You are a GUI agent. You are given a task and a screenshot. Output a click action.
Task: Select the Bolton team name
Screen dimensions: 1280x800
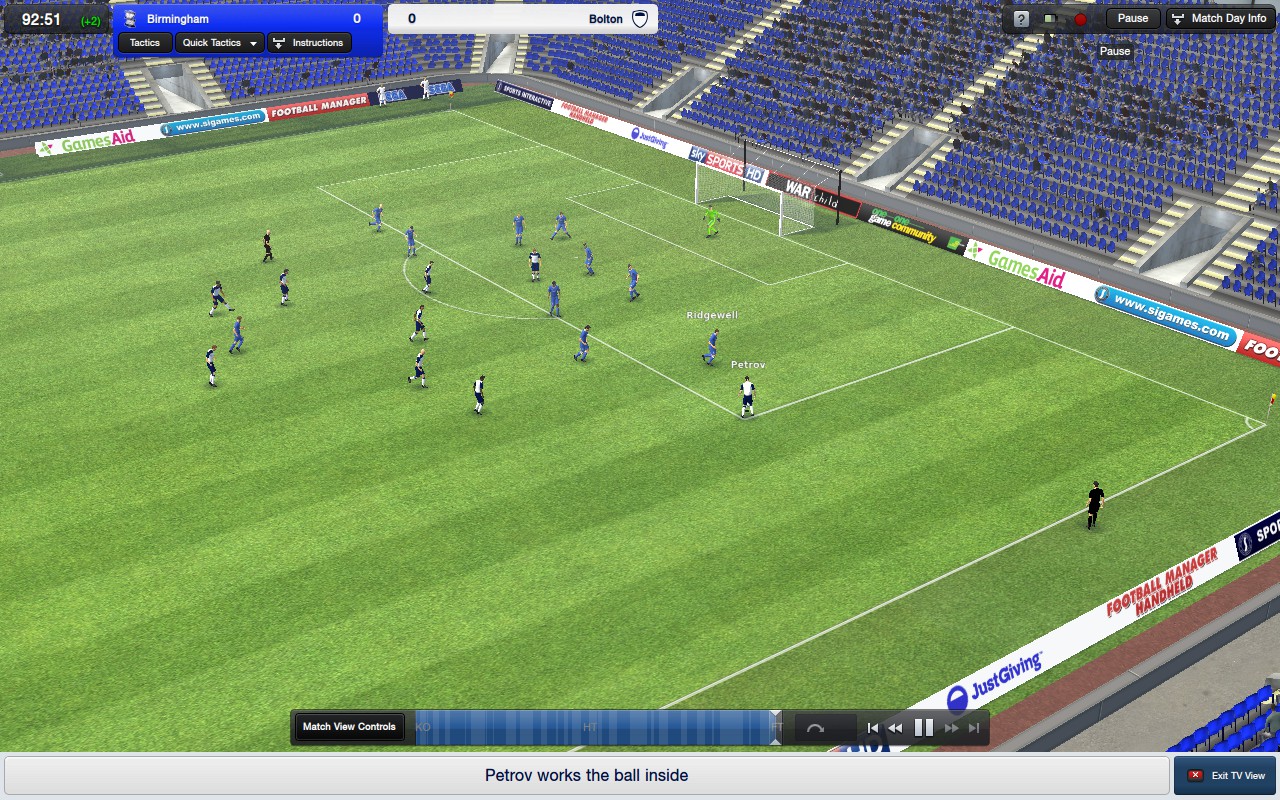(x=605, y=19)
